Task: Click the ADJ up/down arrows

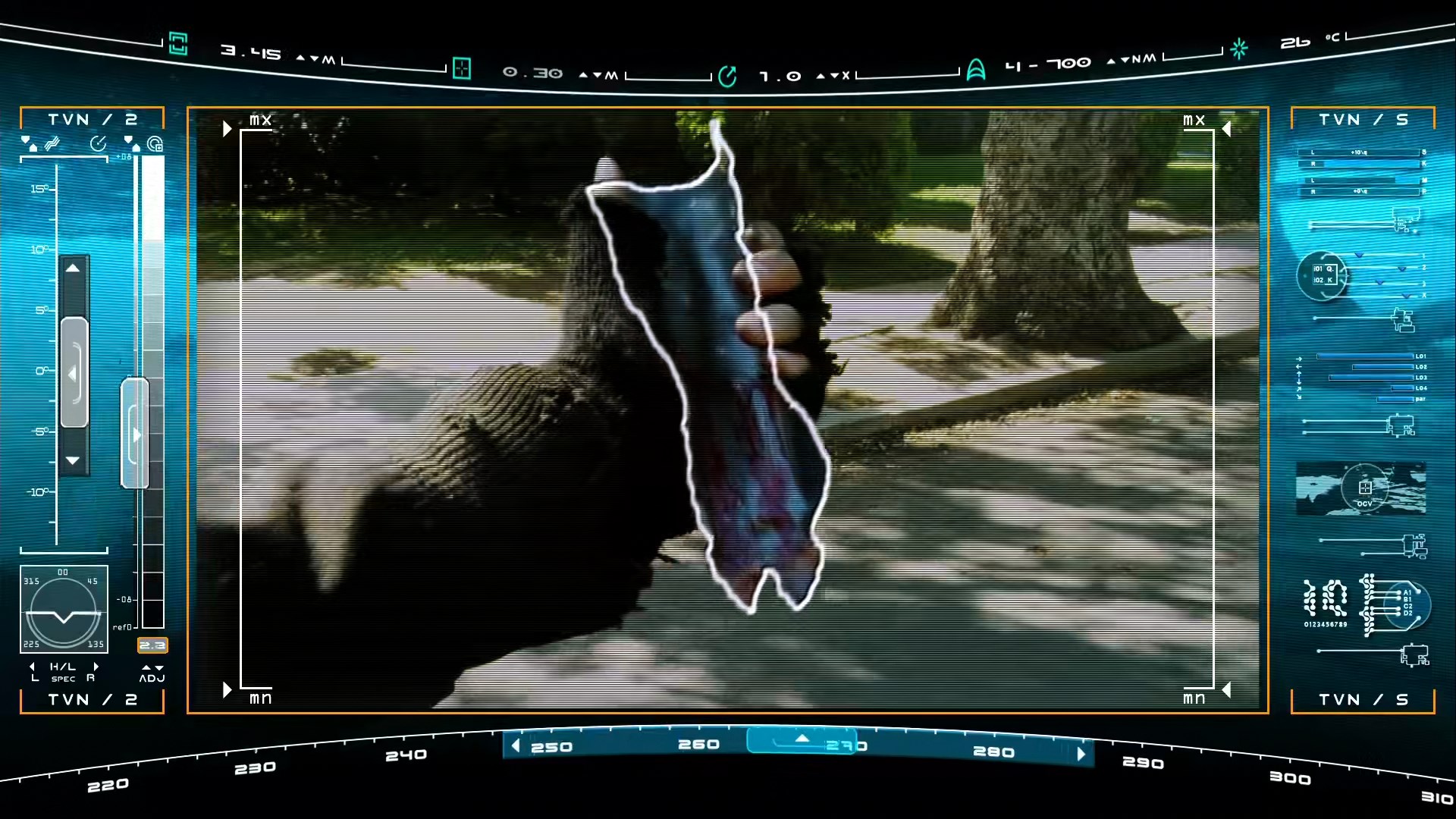Action: pyautogui.click(x=152, y=667)
